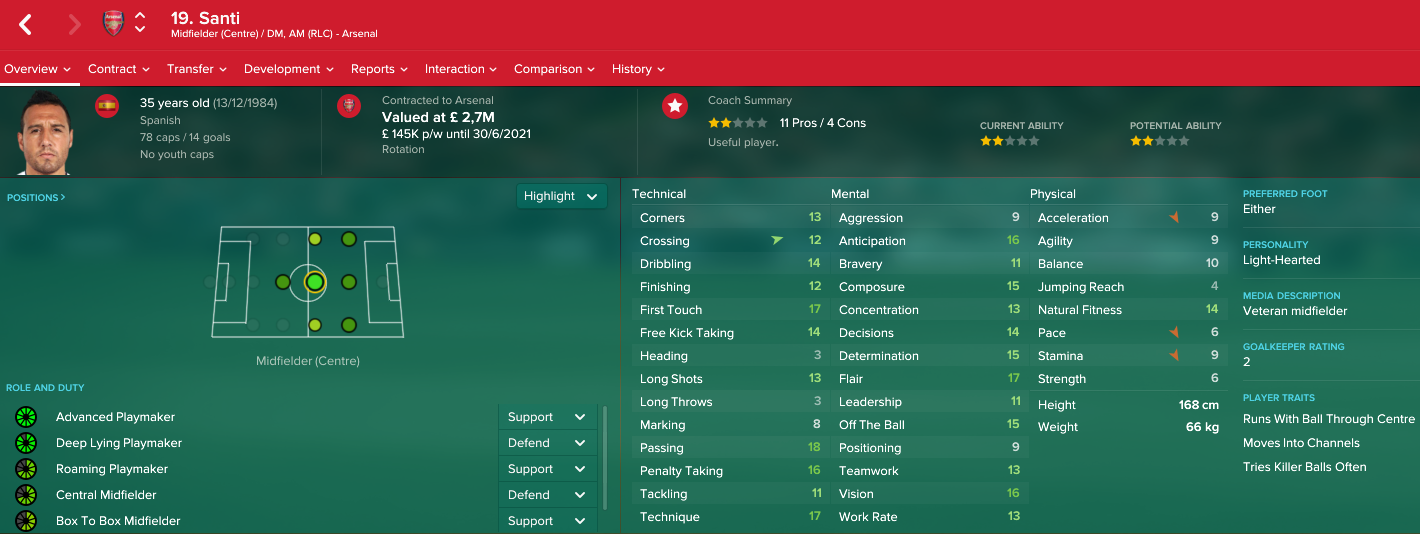Open the Interaction menu

tap(461, 69)
